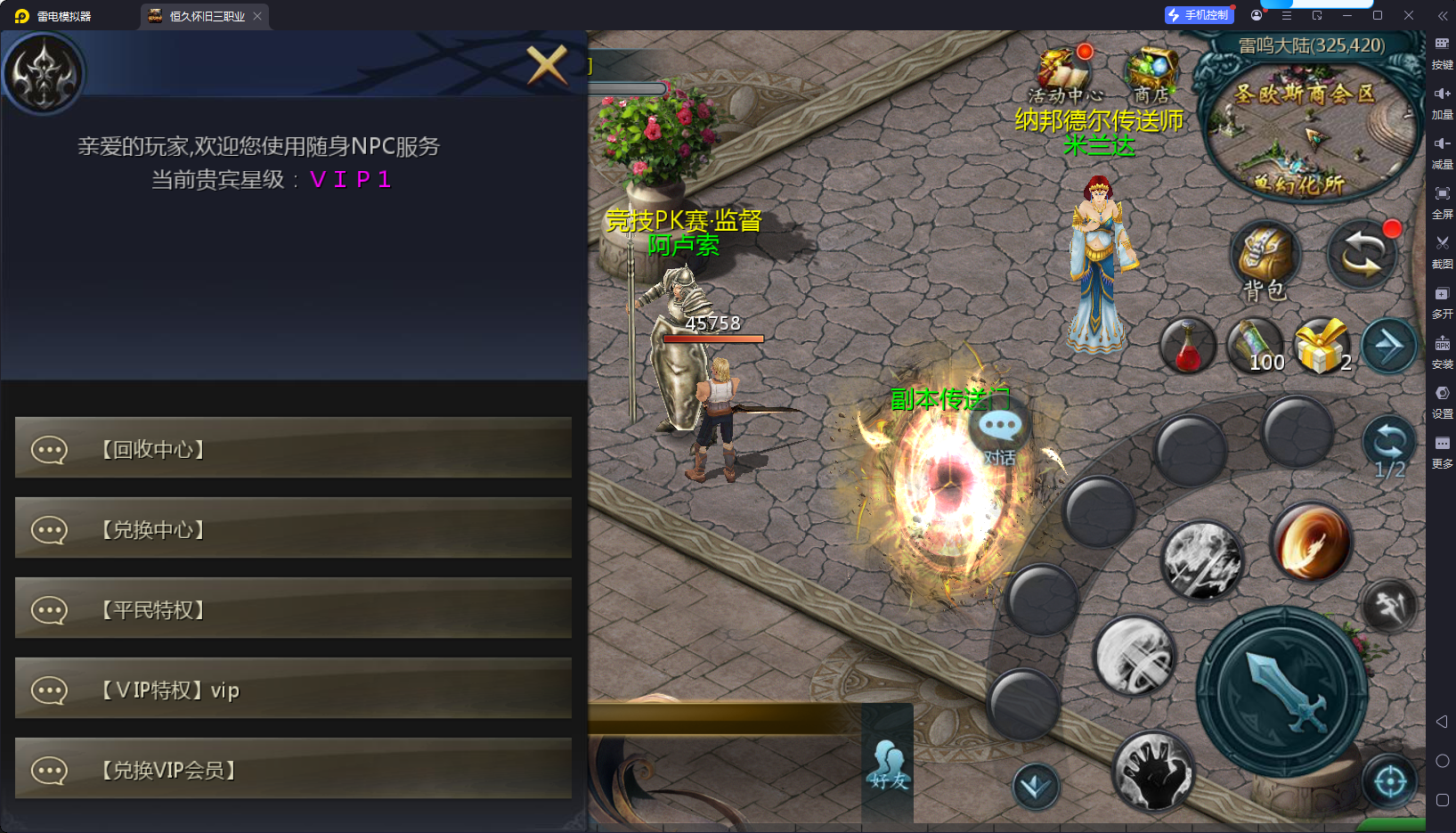This screenshot has width=1456, height=833.
Task: Open the 好友 friends panel
Action: point(888,766)
